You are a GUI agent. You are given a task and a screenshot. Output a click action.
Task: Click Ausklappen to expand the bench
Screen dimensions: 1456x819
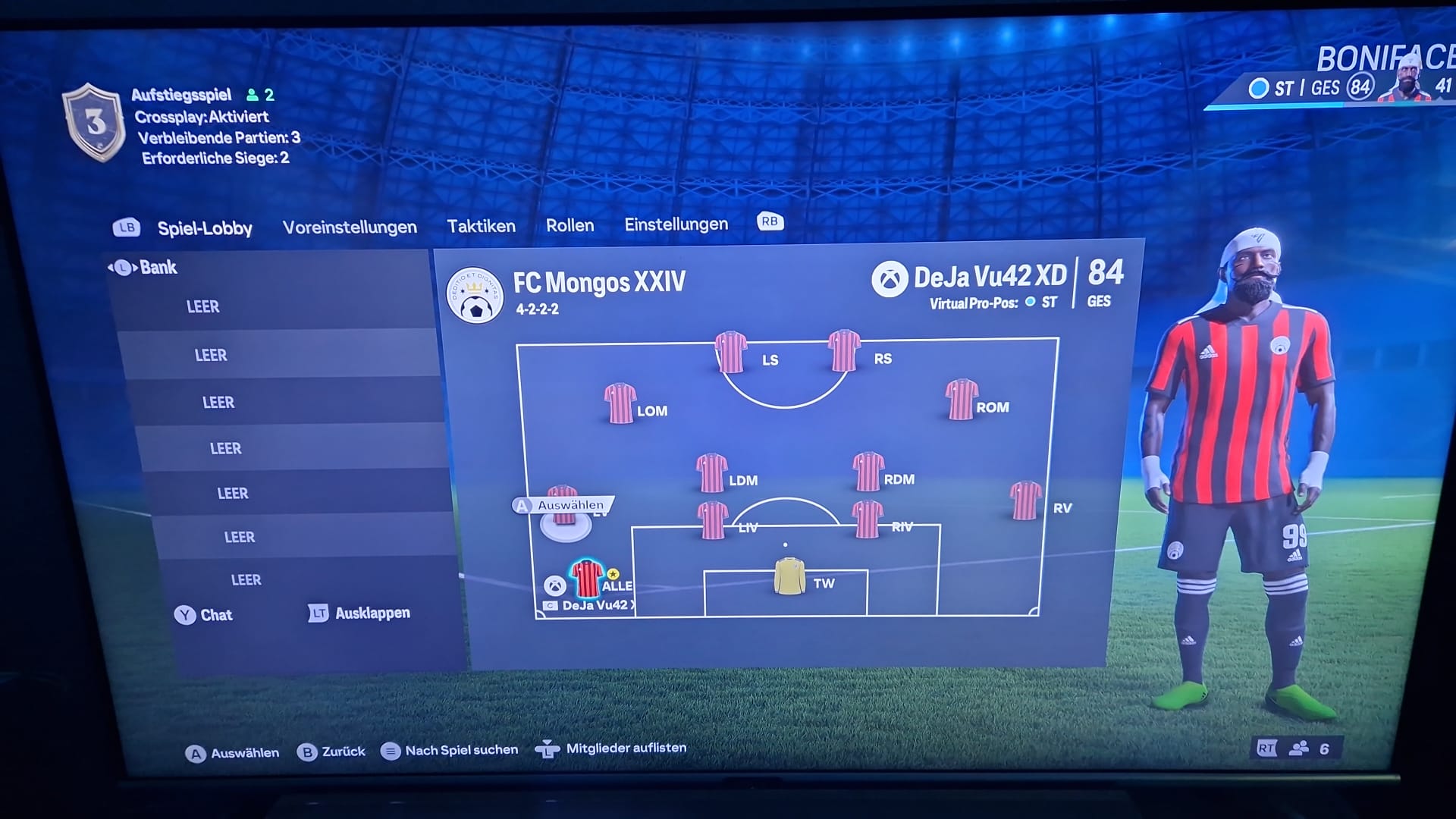pos(360,613)
